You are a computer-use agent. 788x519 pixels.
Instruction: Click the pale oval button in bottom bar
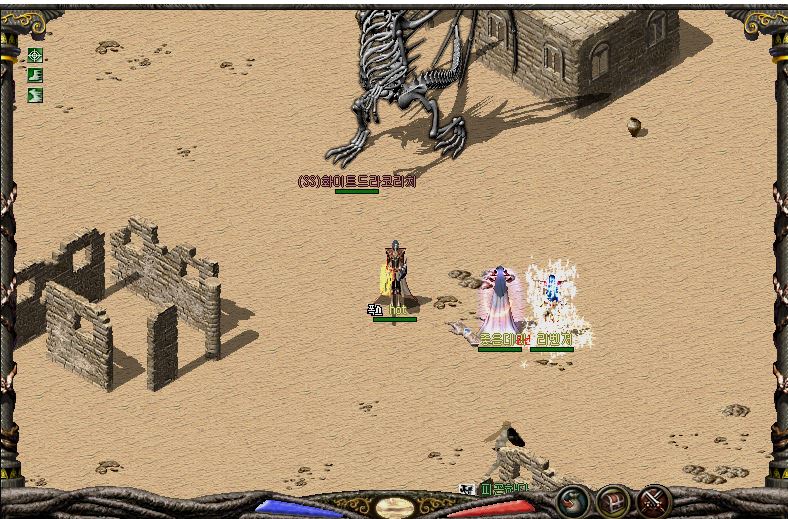click(x=394, y=507)
